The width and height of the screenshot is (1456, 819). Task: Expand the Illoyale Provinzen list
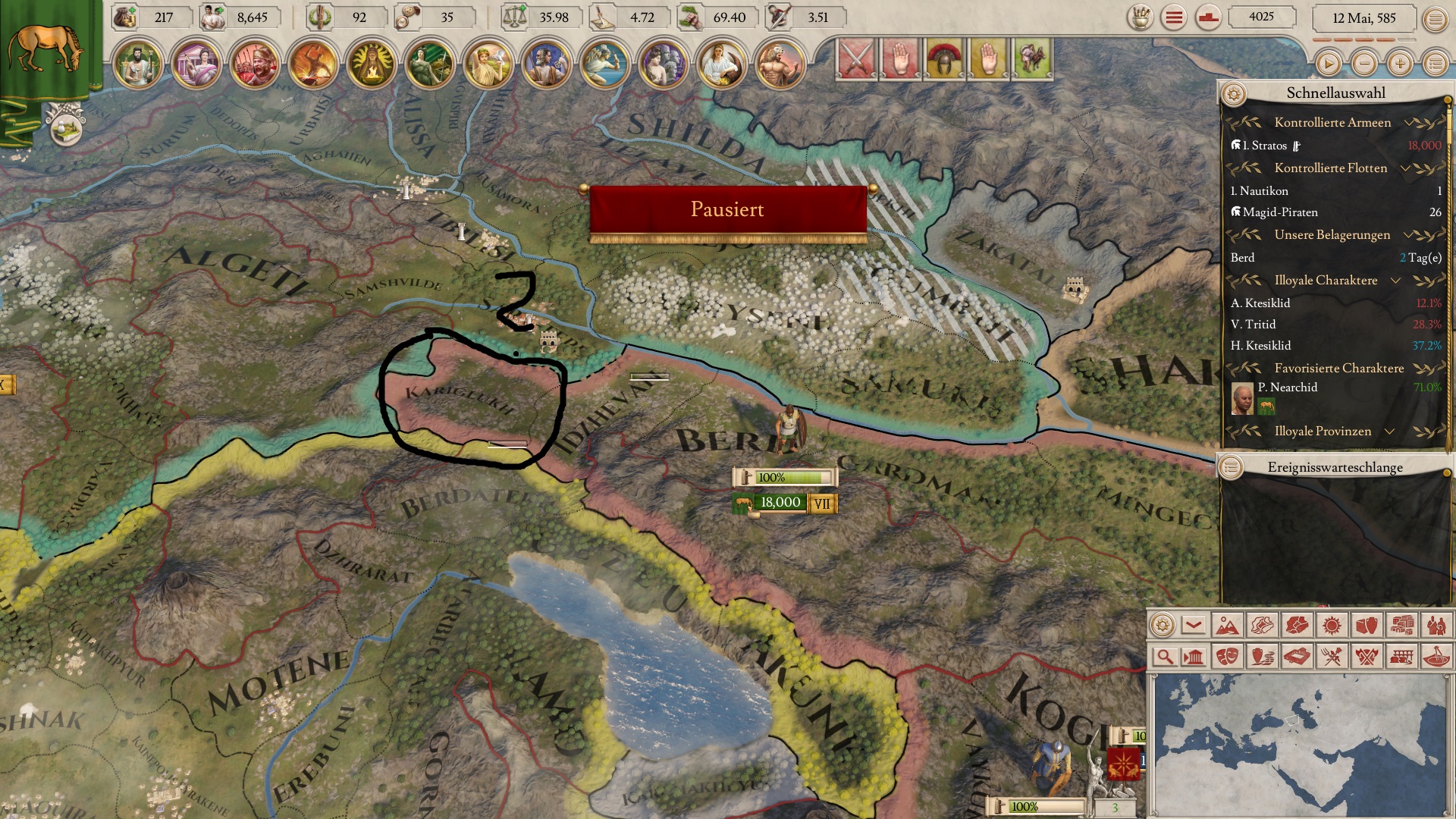pyautogui.click(x=1392, y=431)
